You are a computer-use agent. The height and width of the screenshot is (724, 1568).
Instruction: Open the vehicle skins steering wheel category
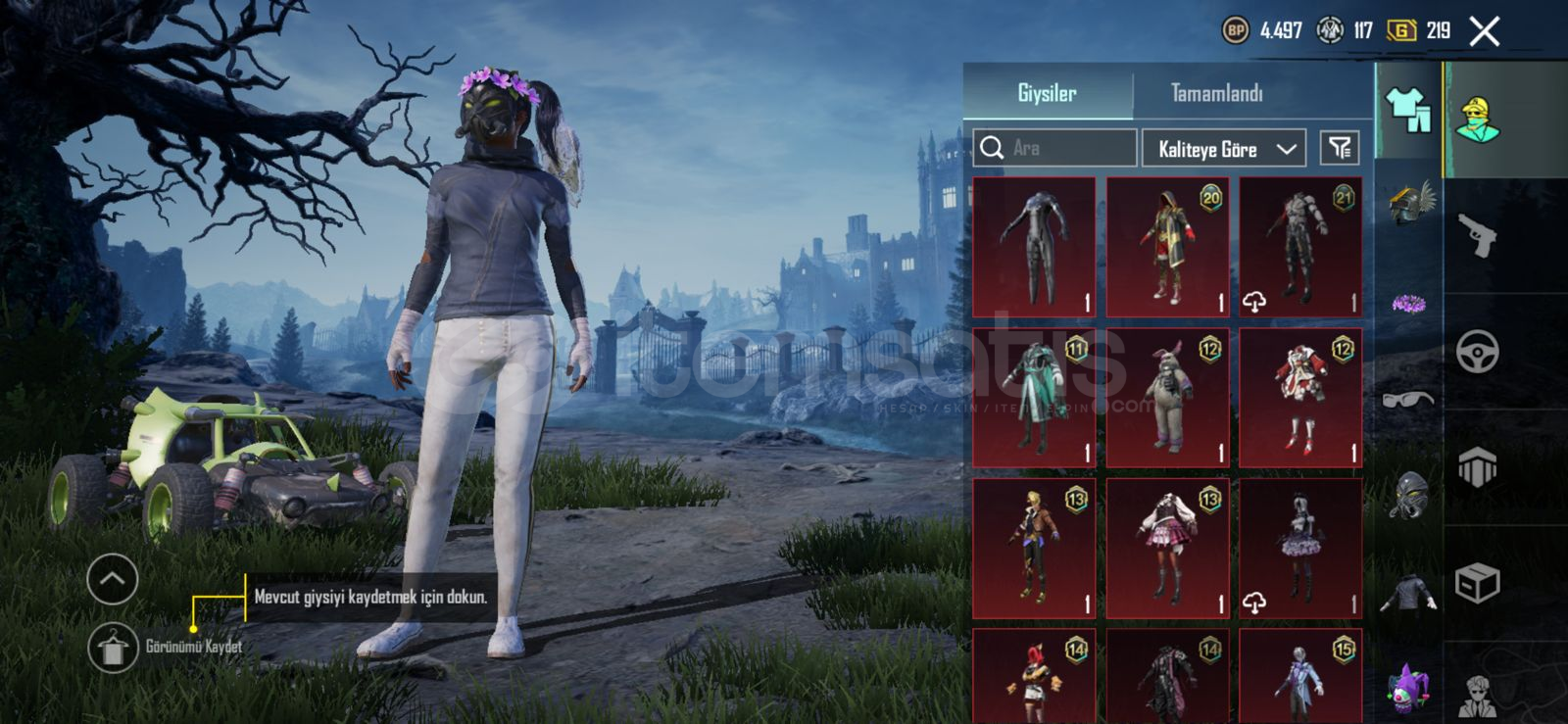(1477, 352)
